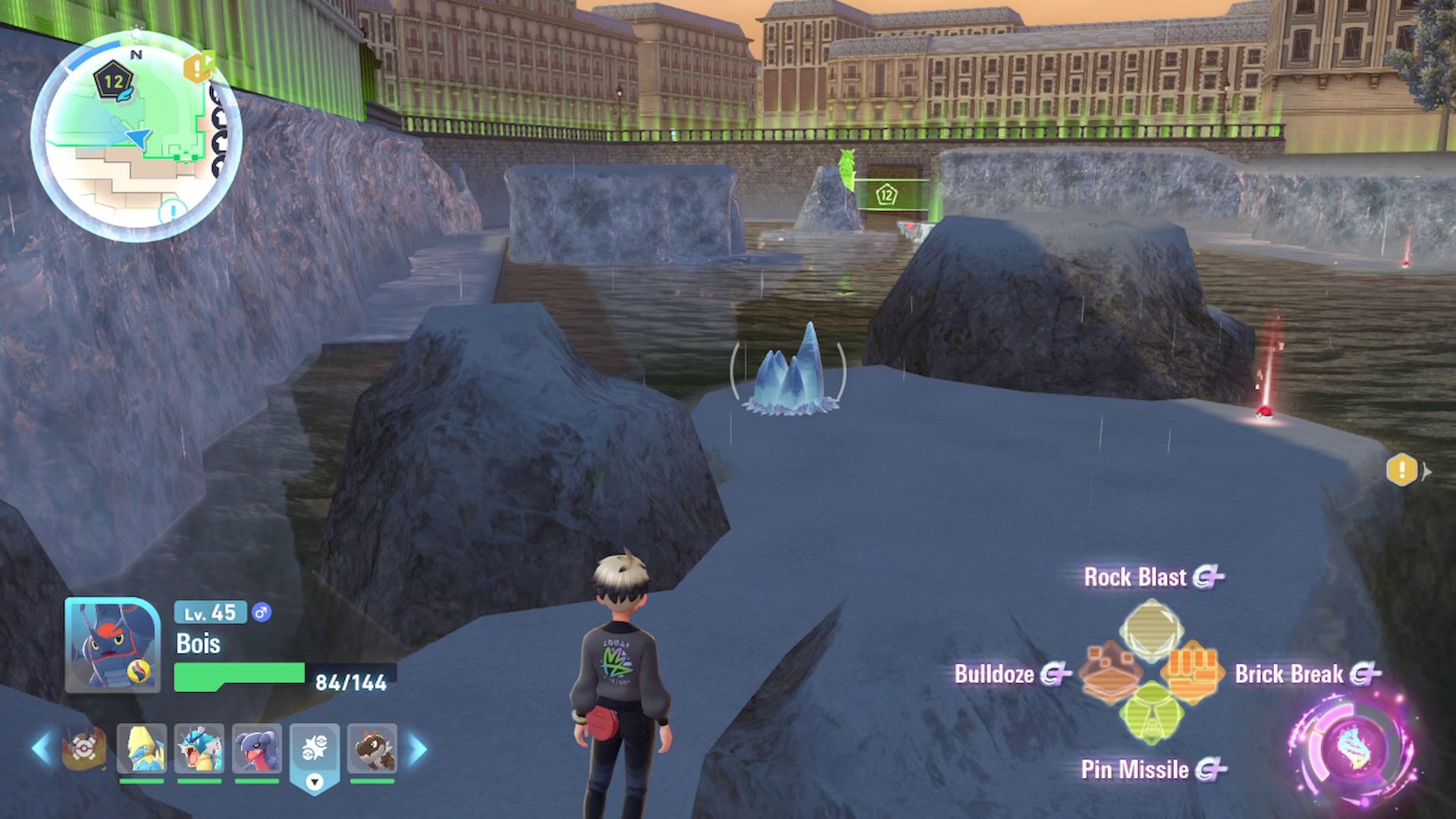Click the orange quest marker on the minimap

pos(197,69)
